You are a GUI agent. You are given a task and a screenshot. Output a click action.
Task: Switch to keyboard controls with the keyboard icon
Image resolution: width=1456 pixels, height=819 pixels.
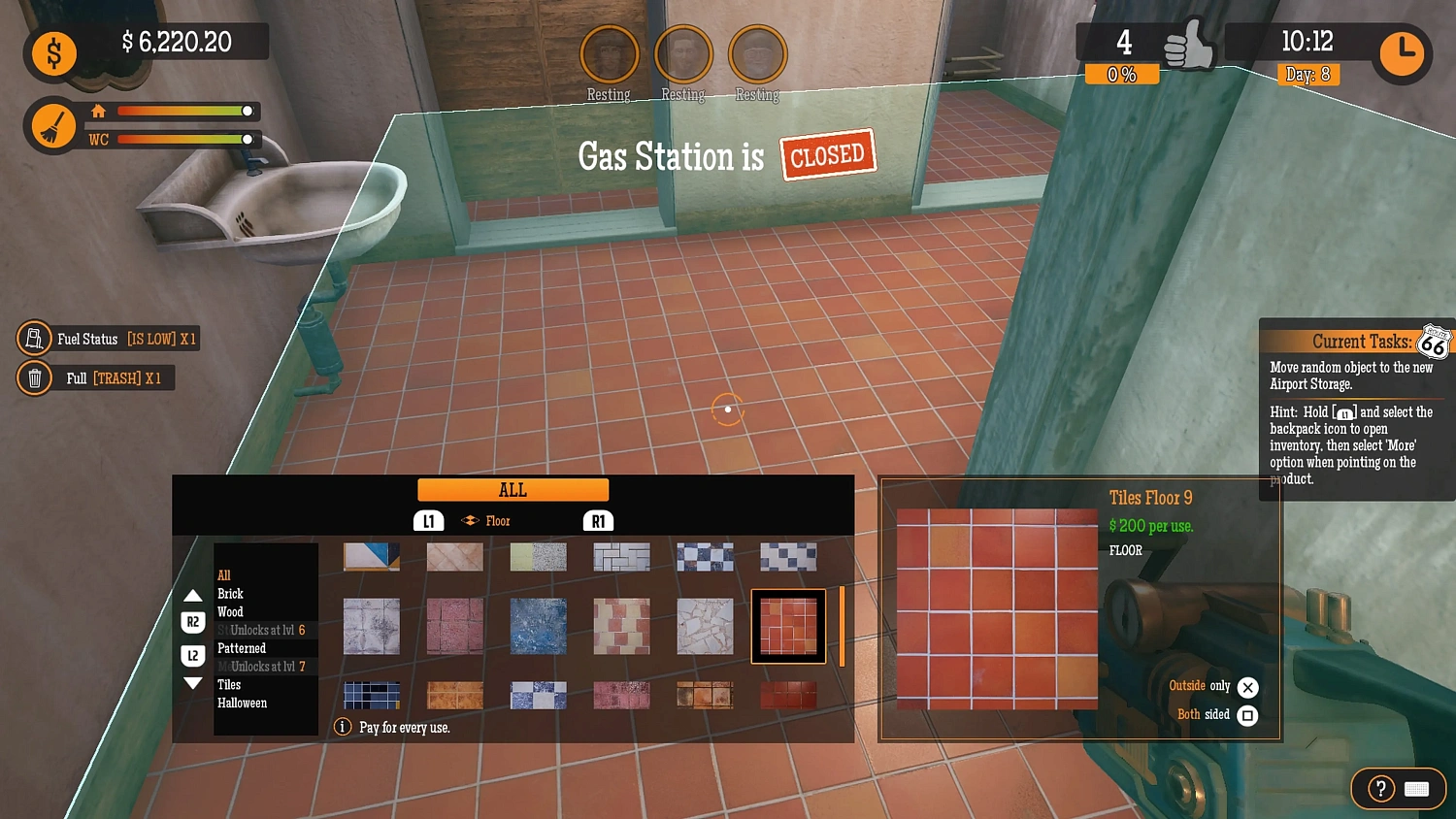1417,789
